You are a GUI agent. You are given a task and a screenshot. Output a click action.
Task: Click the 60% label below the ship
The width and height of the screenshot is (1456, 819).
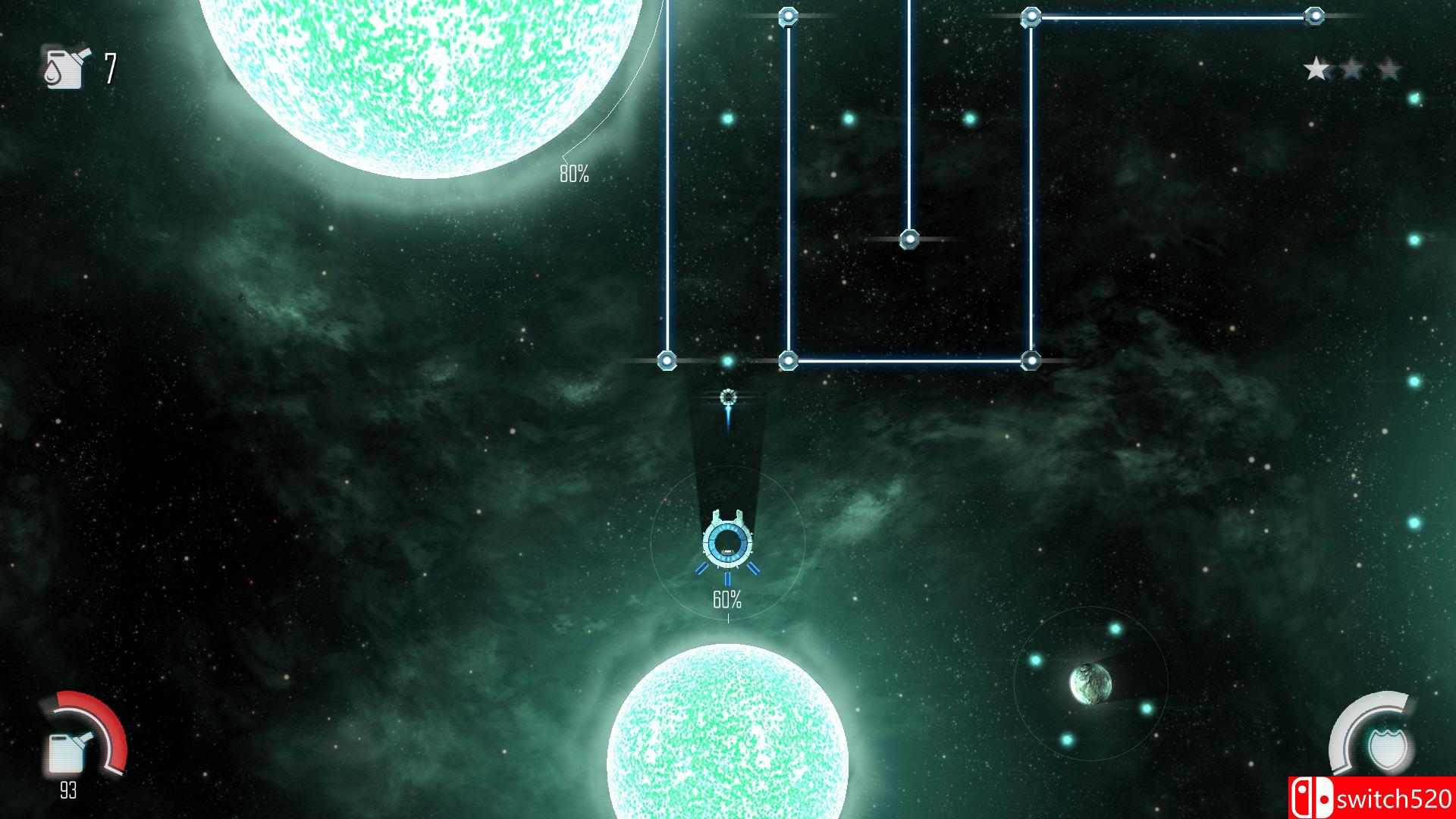coord(726,599)
